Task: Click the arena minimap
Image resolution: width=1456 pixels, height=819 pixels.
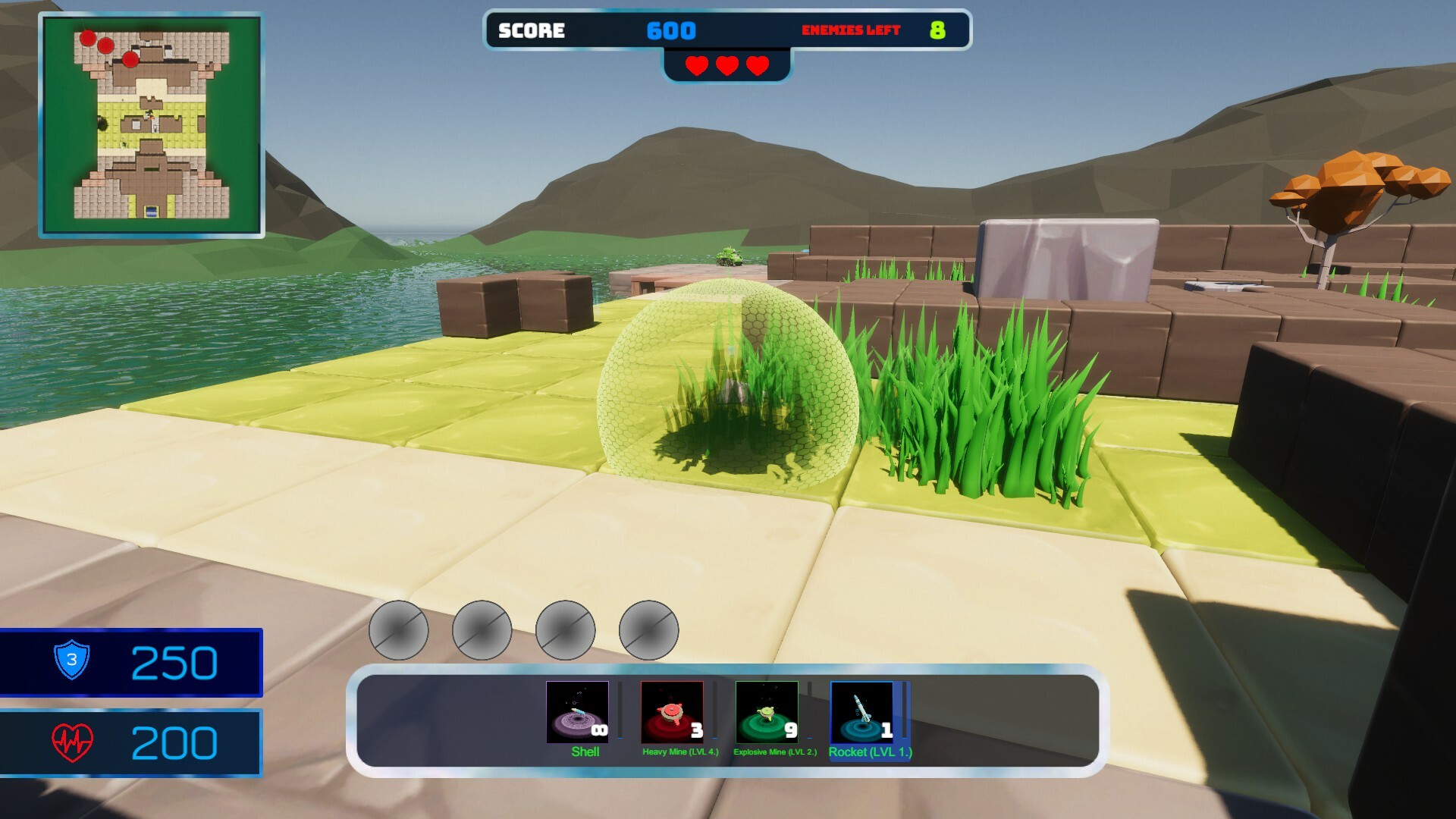Action: tap(152, 125)
